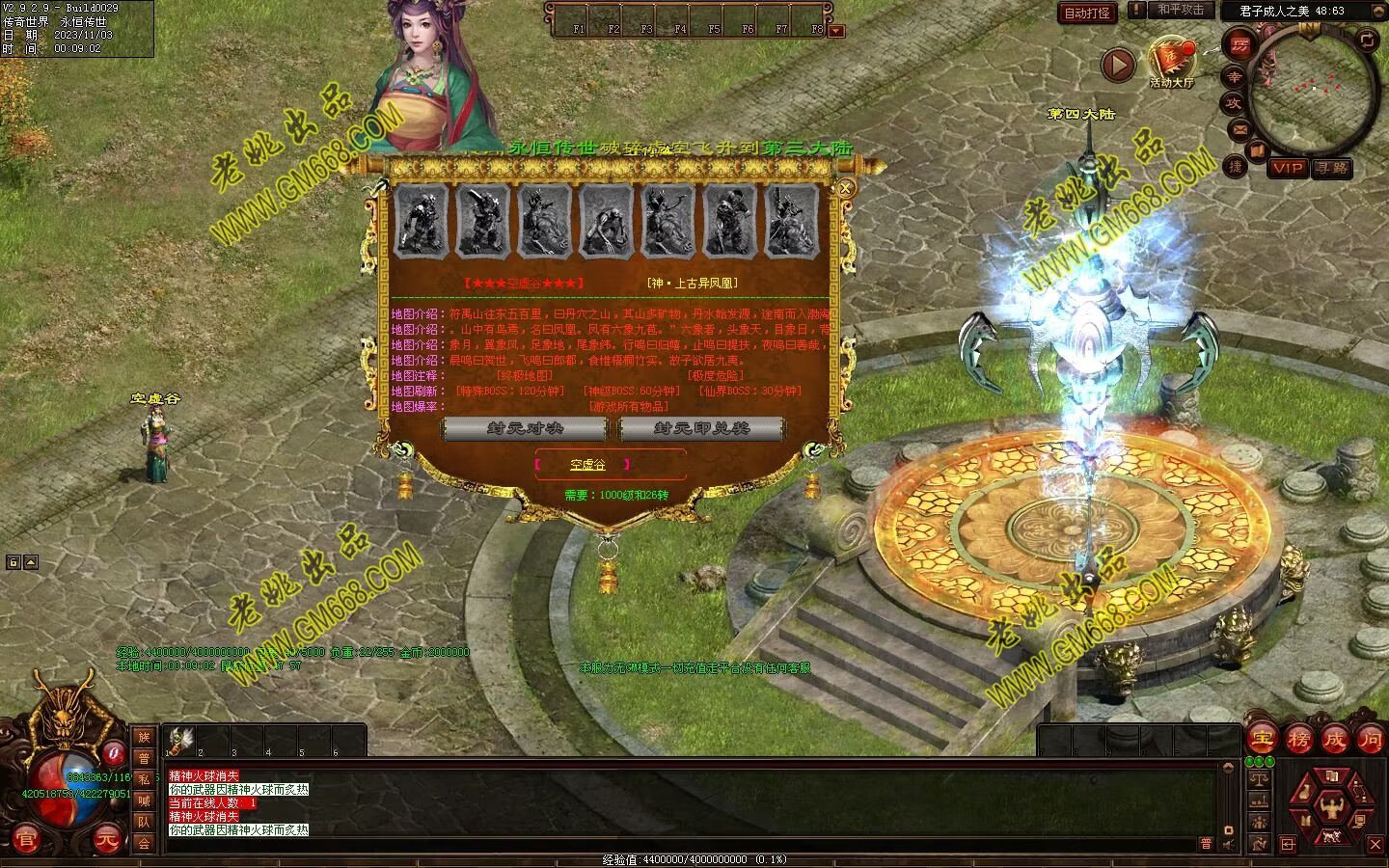Use the item in hotbar slot 1

point(178,741)
